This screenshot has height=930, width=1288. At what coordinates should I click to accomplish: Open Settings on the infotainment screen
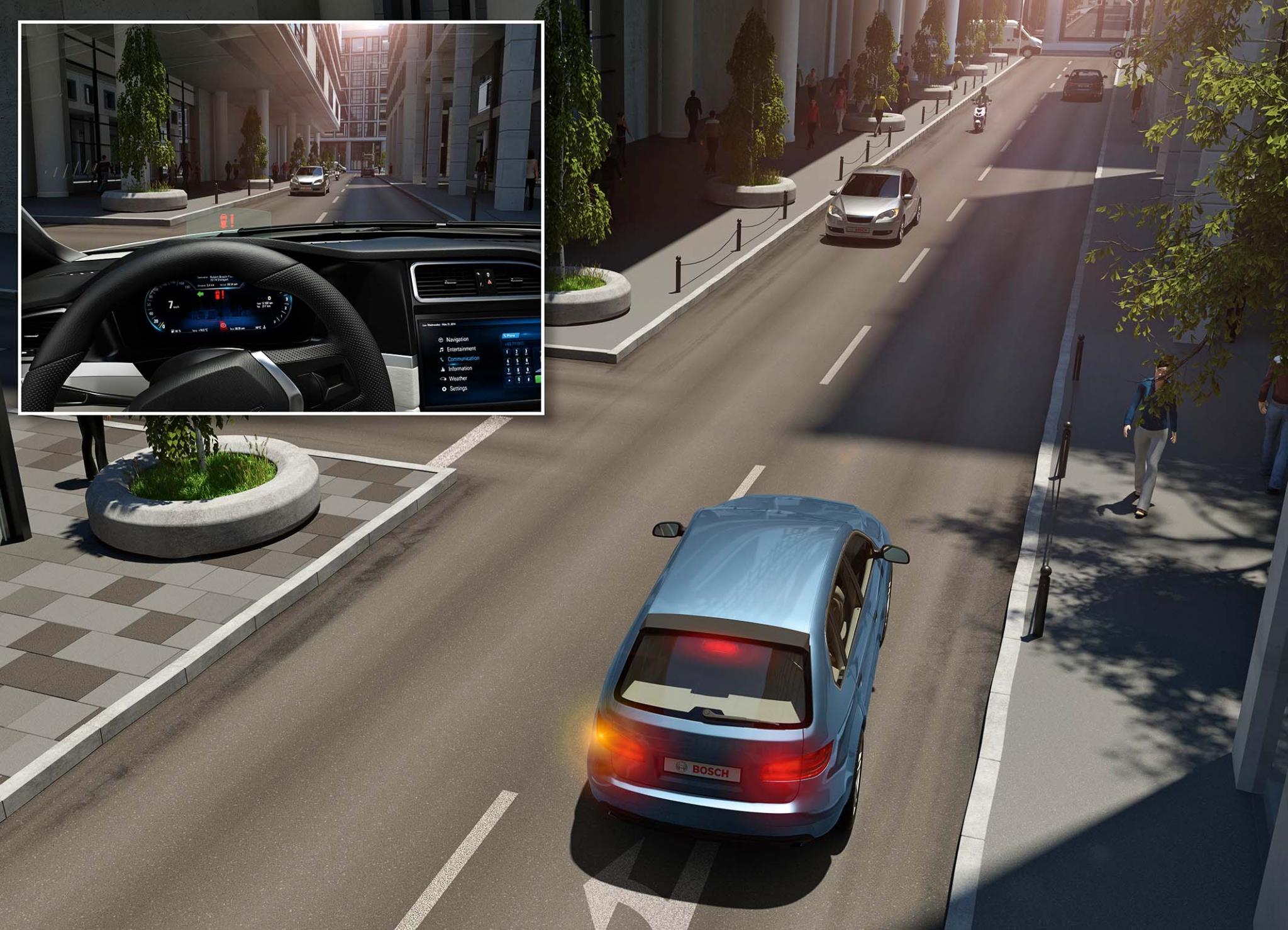tap(458, 389)
